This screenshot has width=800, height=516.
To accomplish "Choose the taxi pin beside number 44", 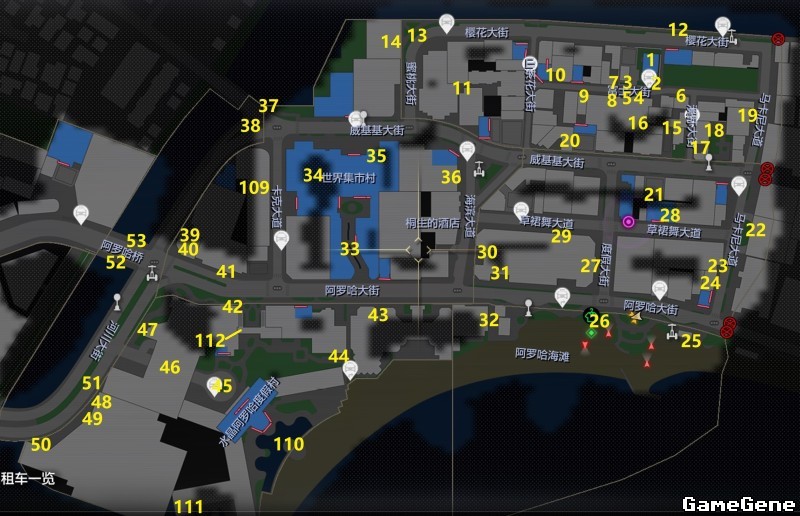I will point(350,368).
